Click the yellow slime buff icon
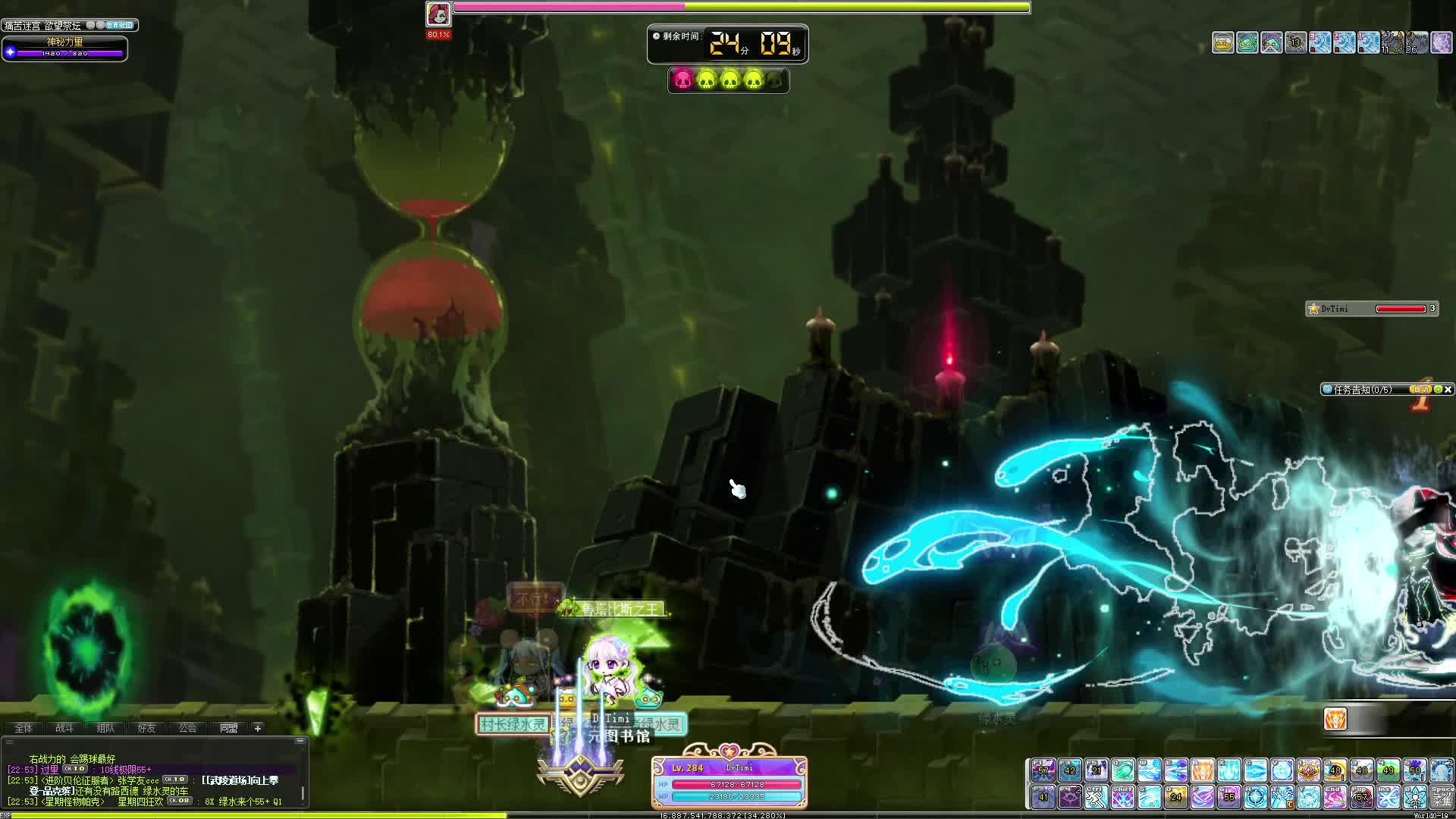Viewport: 1456px width, 819px height. 1222,42
